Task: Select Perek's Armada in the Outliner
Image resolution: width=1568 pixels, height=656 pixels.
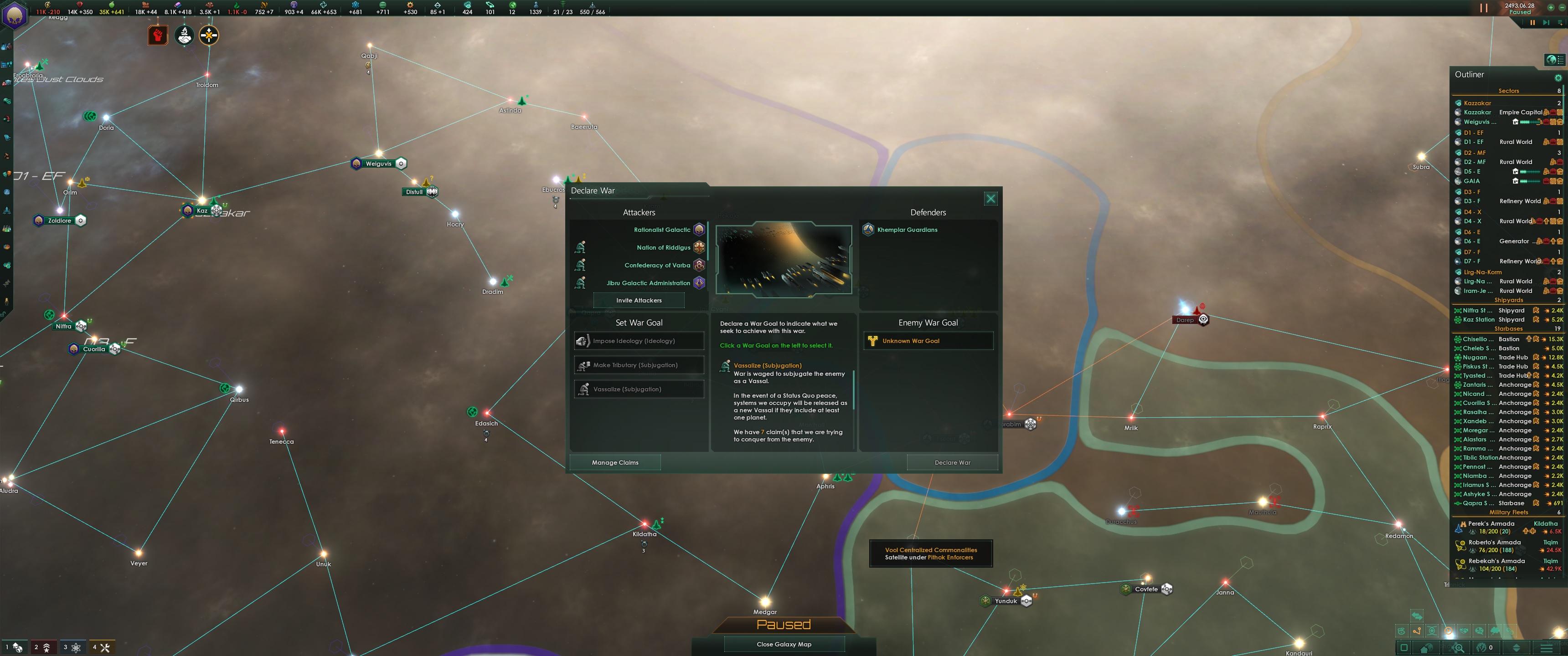Action: tap(1491, 523)
